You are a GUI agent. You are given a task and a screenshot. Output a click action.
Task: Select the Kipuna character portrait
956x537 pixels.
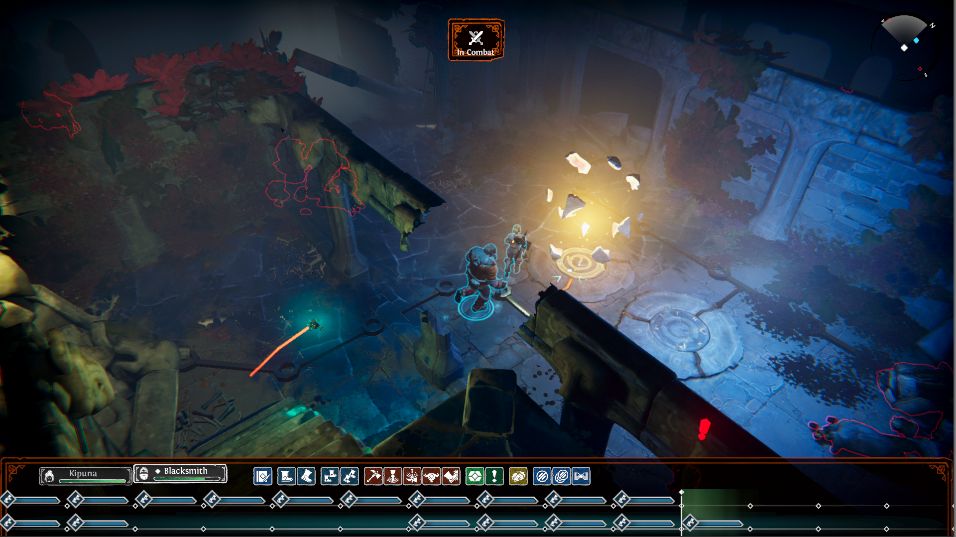coord(85,475)
